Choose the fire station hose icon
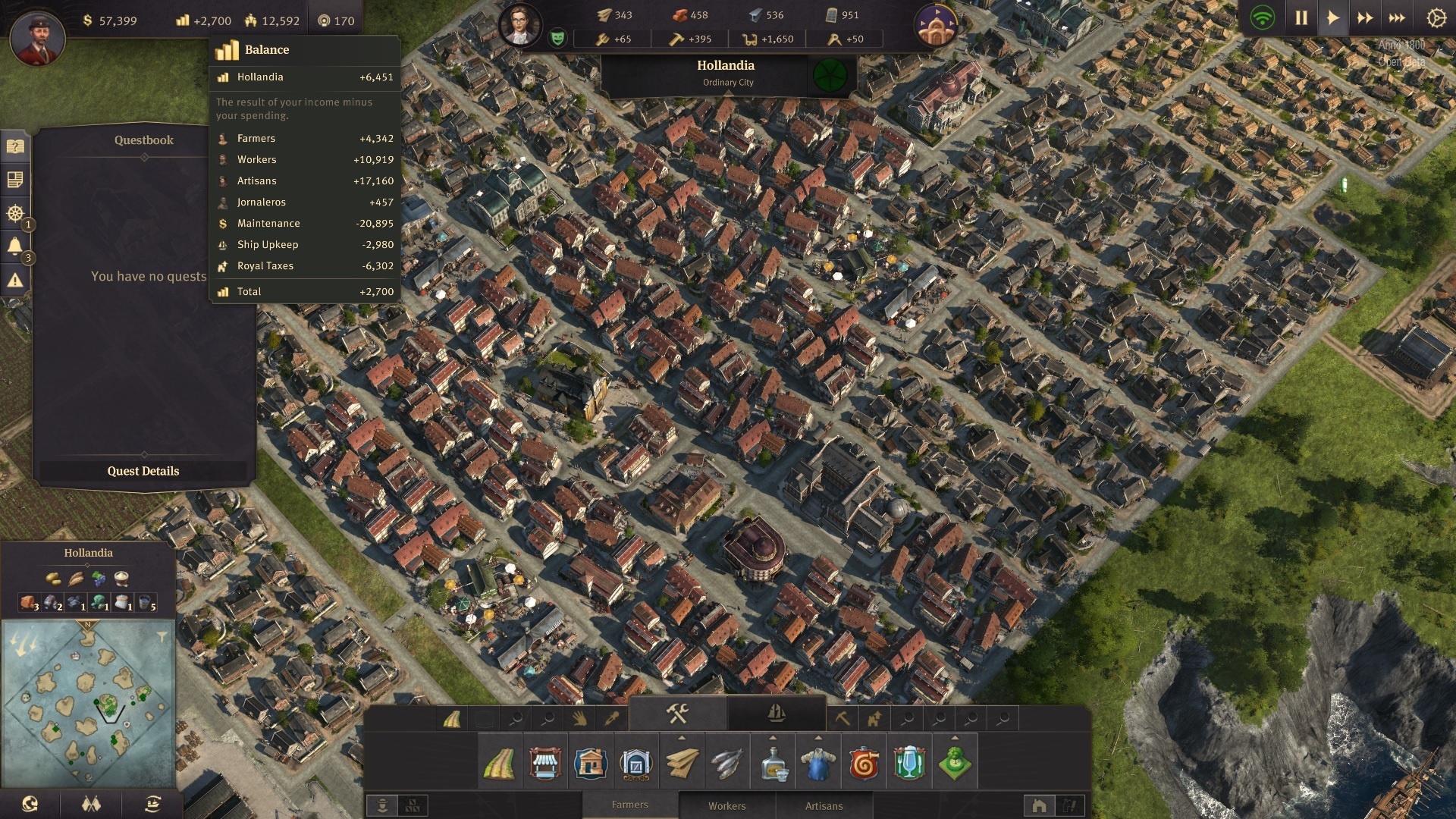1456x819 pixels. pos(864,763)
